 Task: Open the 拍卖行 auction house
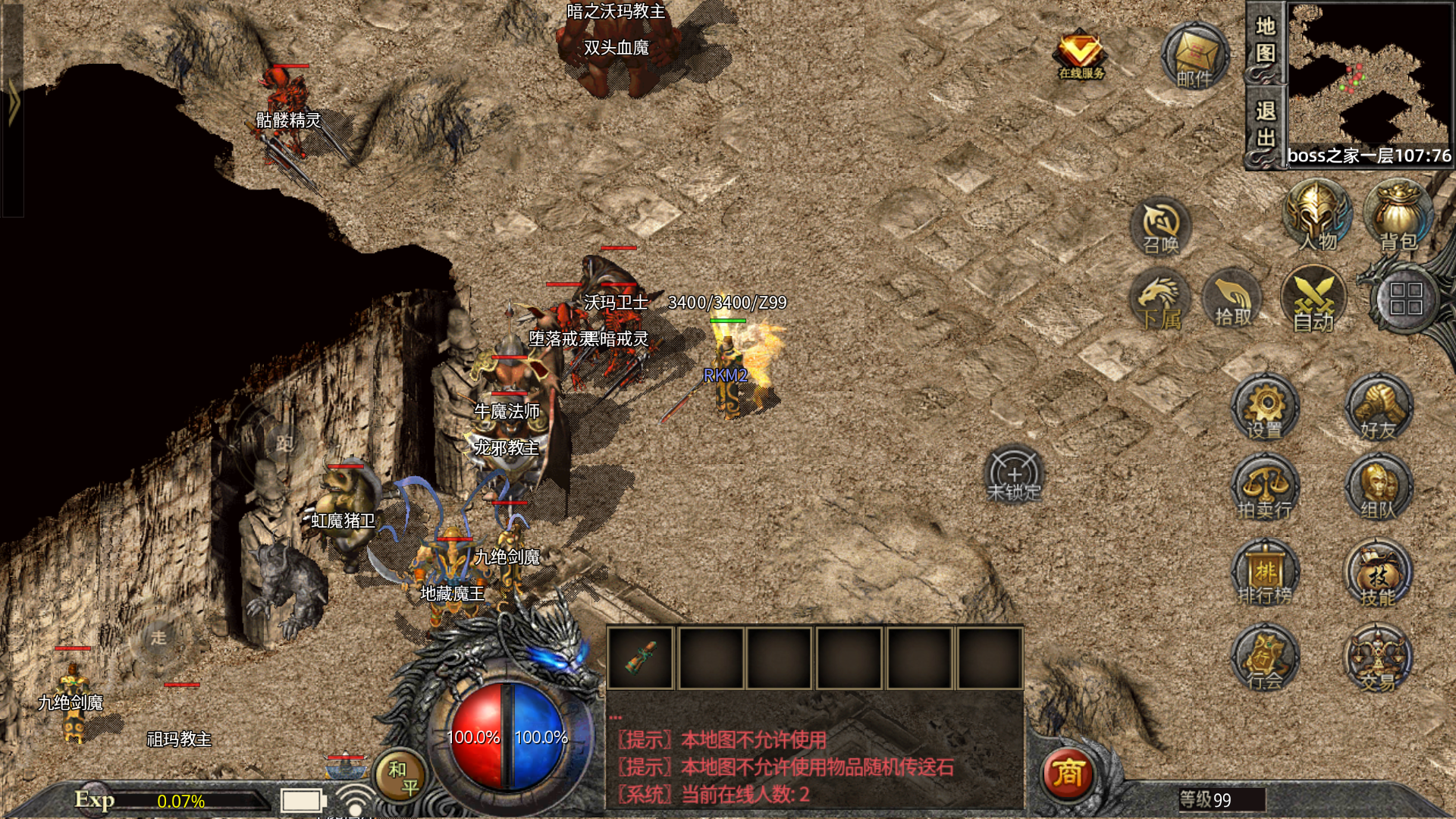coord(1264,489)
